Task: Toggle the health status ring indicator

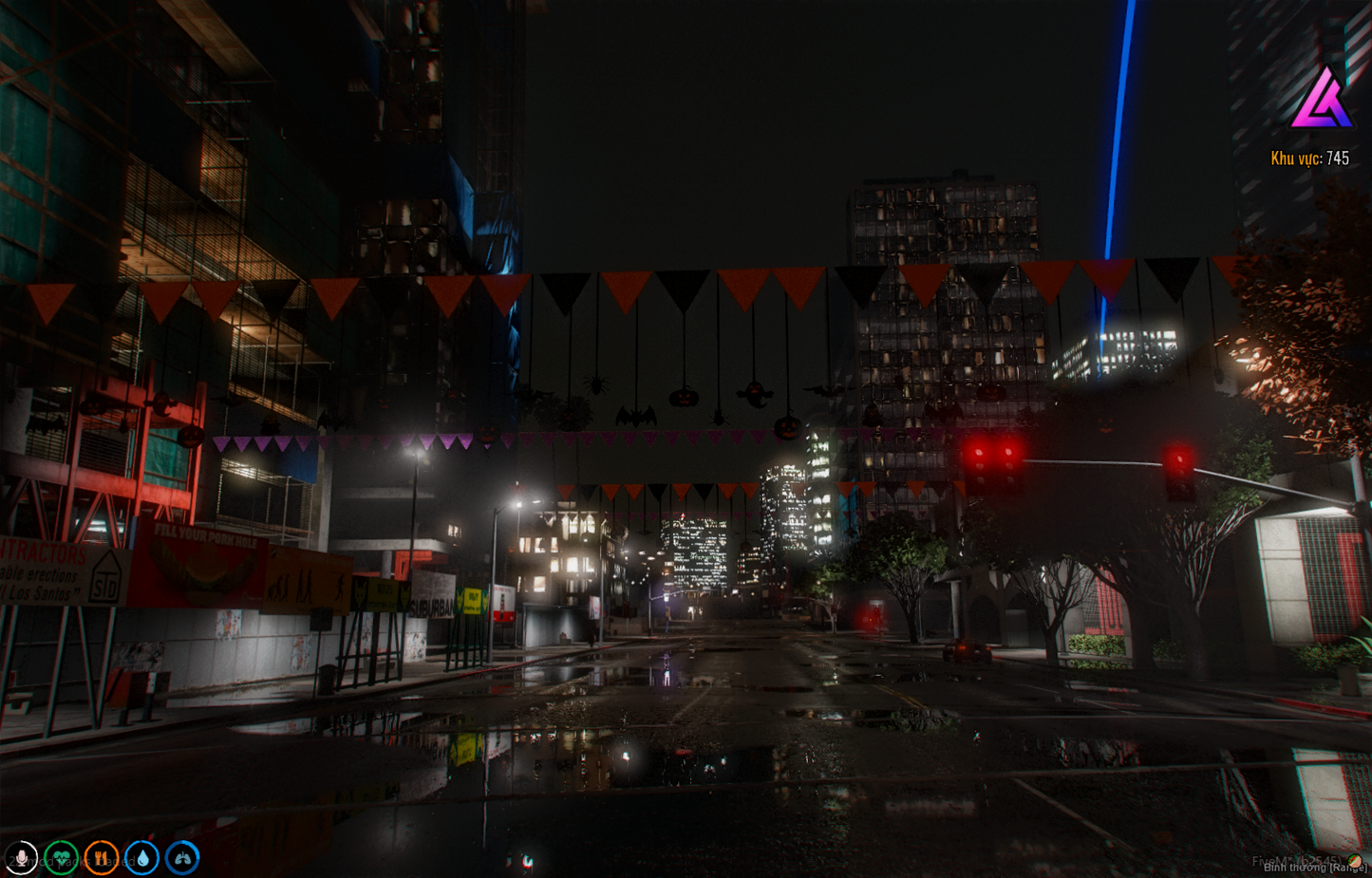Action: pyautogui.click(x=61, y=857)
